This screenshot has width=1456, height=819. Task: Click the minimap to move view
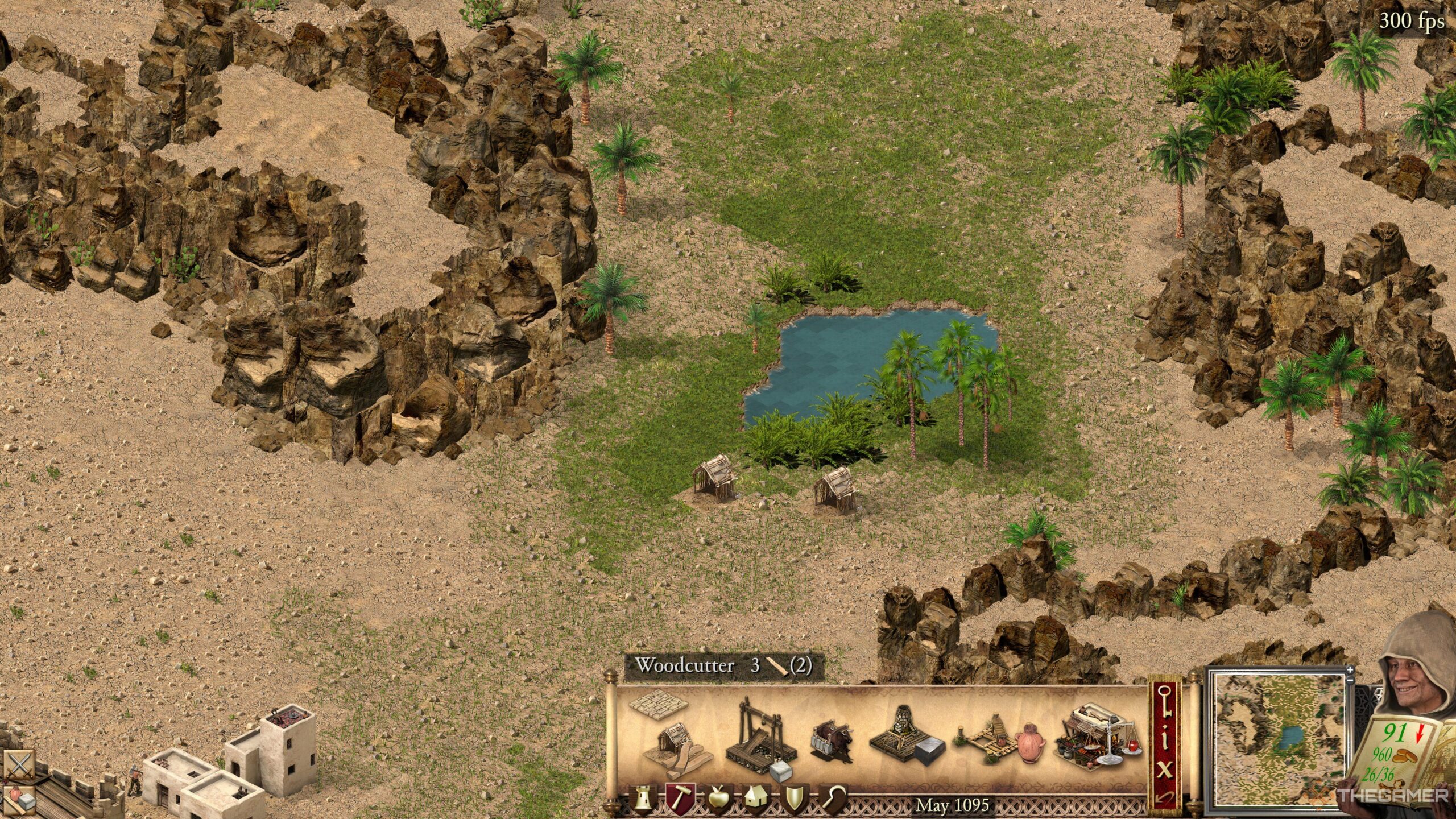[1277, 739]
